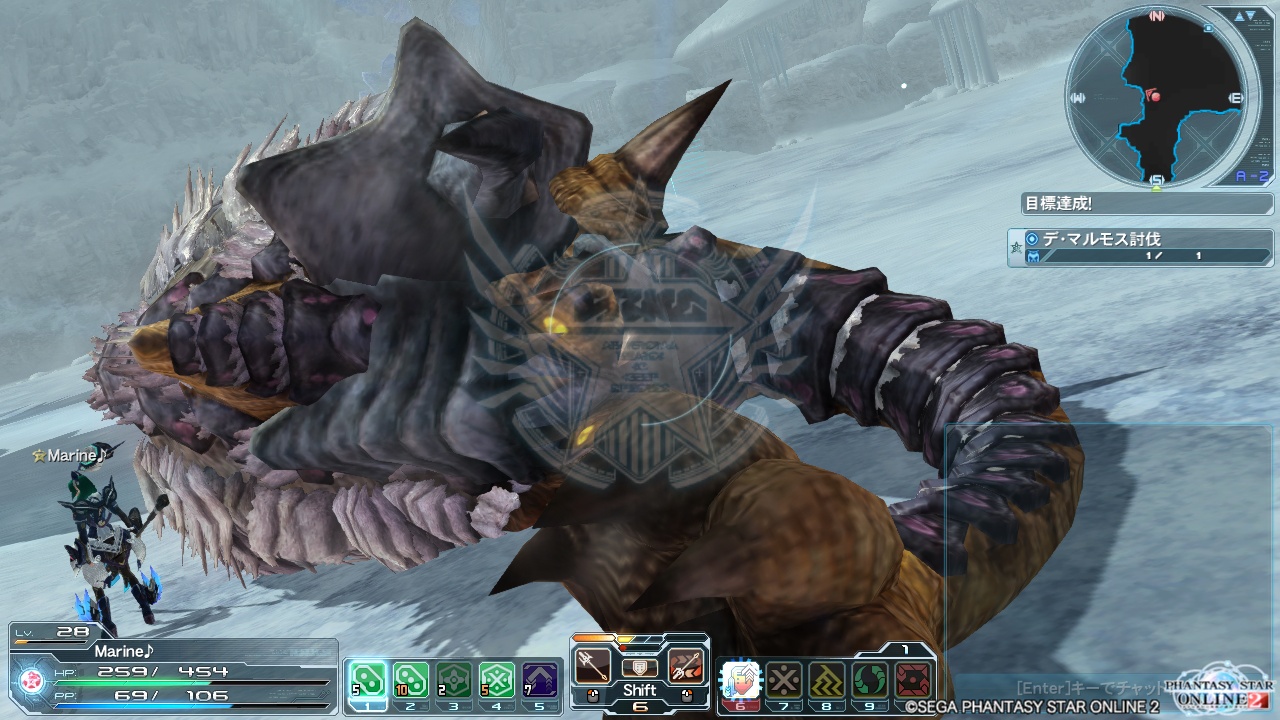1280x720 pixels.
Task: Click the 目標達成! objective banner
Action: (1146, 203)
